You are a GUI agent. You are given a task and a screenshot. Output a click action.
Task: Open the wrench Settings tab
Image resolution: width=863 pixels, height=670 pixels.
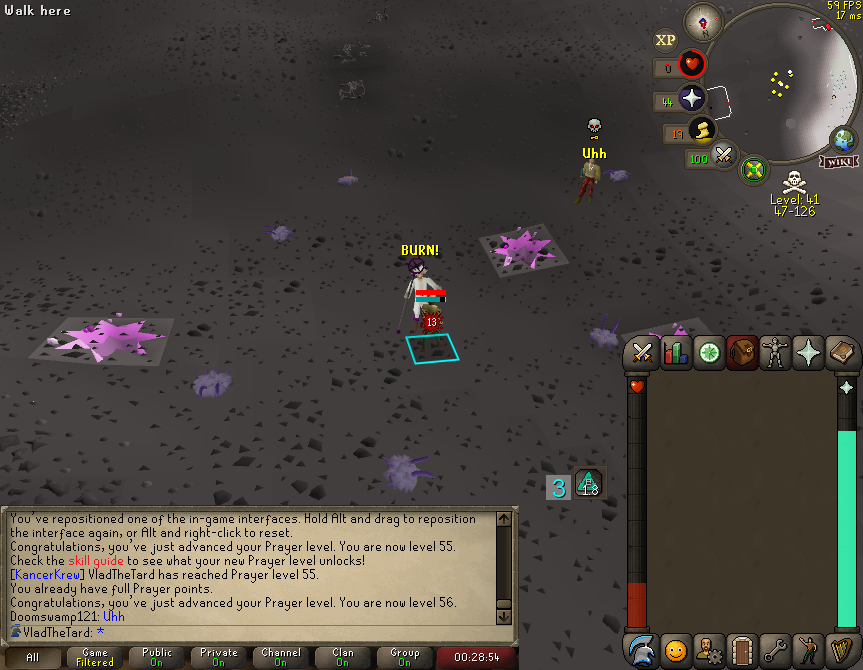click(775, 651)
